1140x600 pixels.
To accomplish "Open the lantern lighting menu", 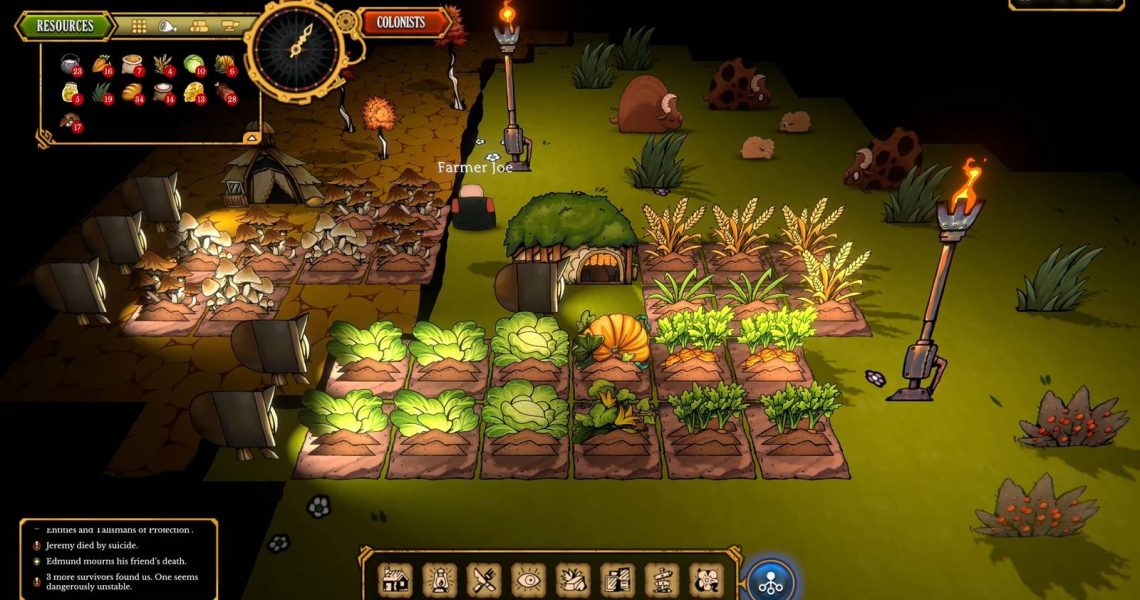I will click(439, 579).
